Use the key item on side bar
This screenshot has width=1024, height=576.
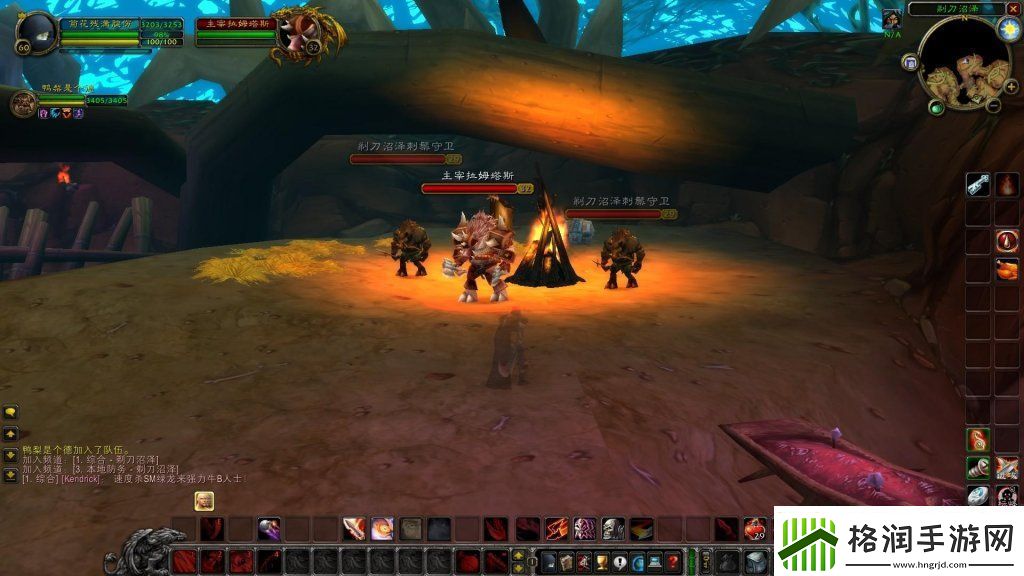(x=977, y=185)
